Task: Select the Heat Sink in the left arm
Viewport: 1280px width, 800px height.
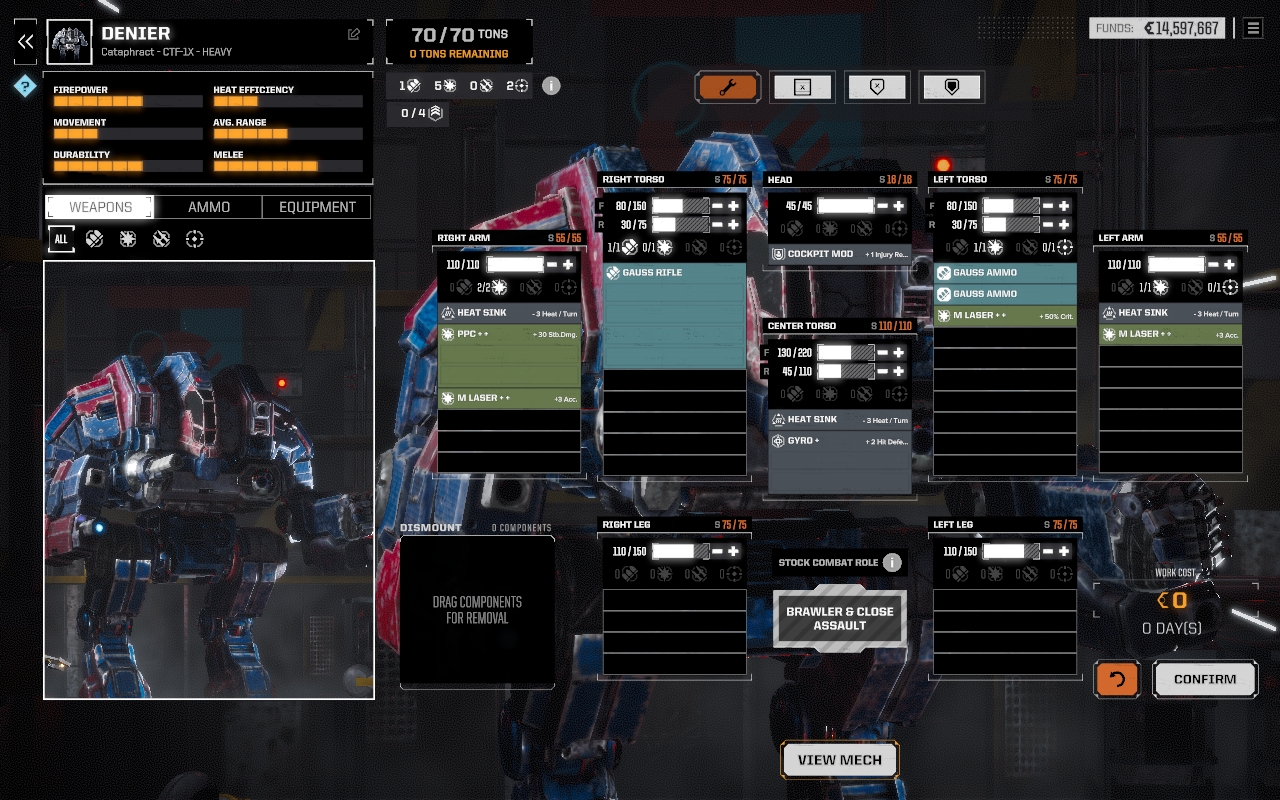Action: coord(1170,313)
